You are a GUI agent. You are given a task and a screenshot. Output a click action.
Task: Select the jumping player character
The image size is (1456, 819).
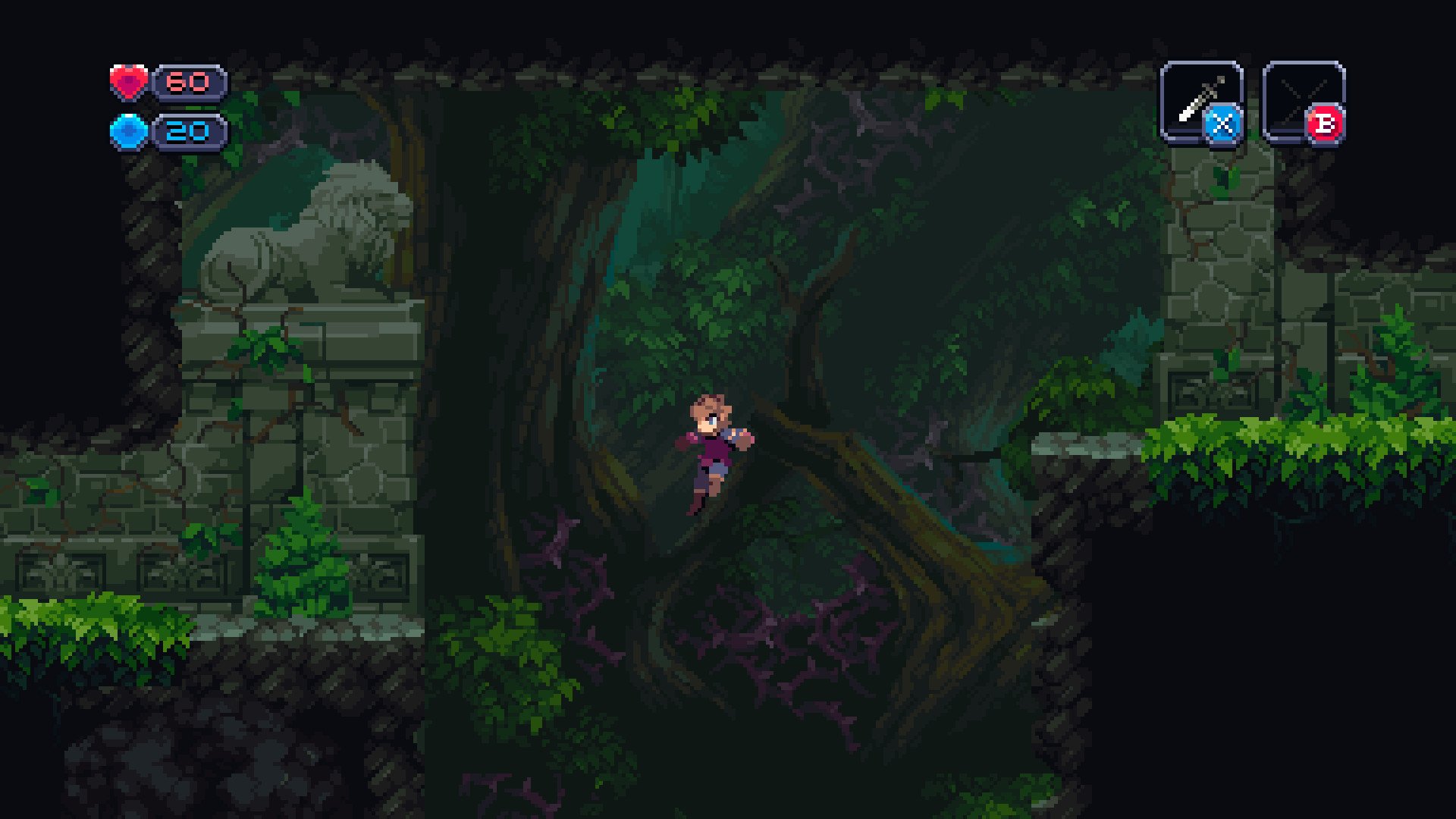(x=711, y=447)
